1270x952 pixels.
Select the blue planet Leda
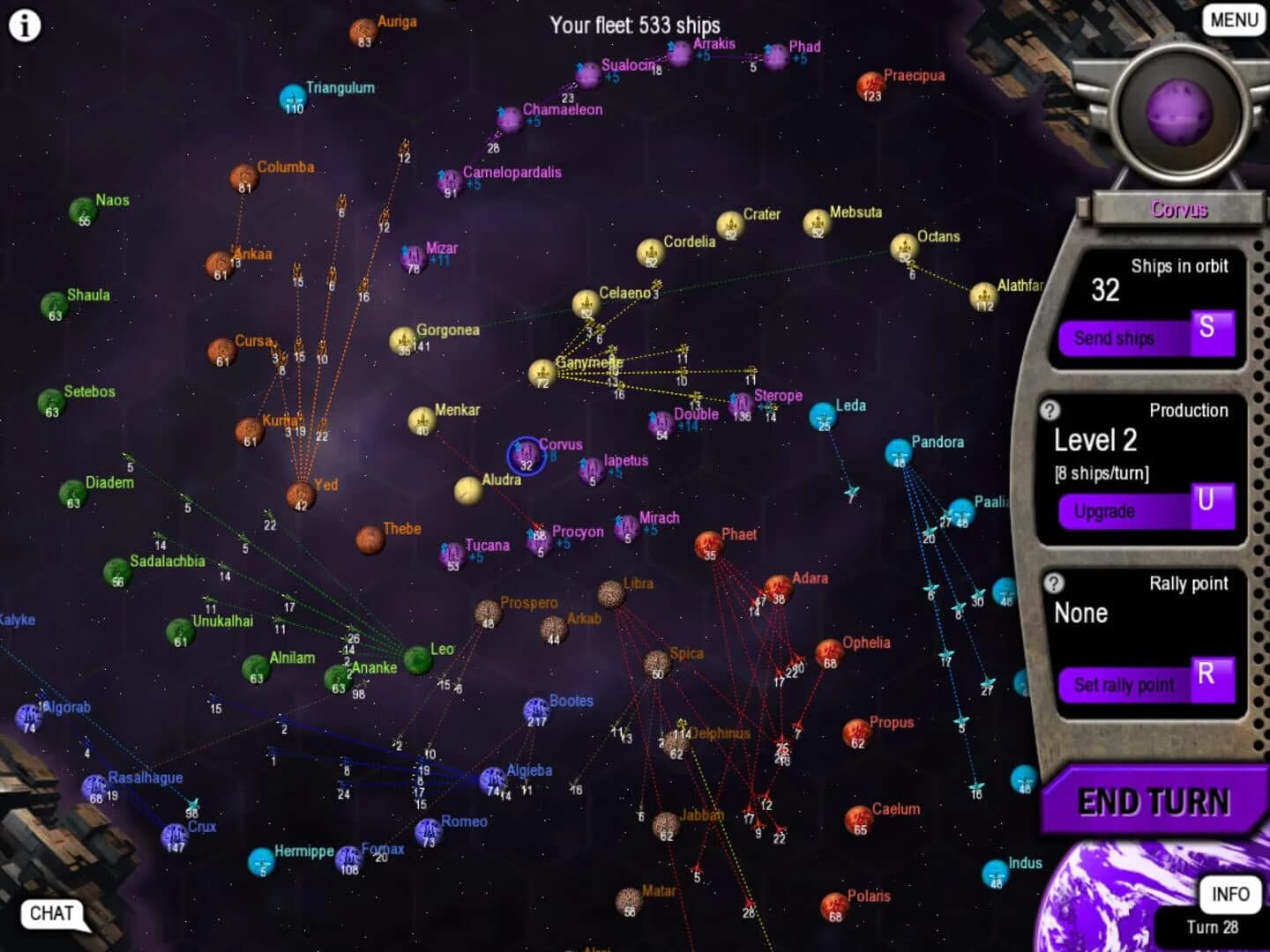coord(823,415)
